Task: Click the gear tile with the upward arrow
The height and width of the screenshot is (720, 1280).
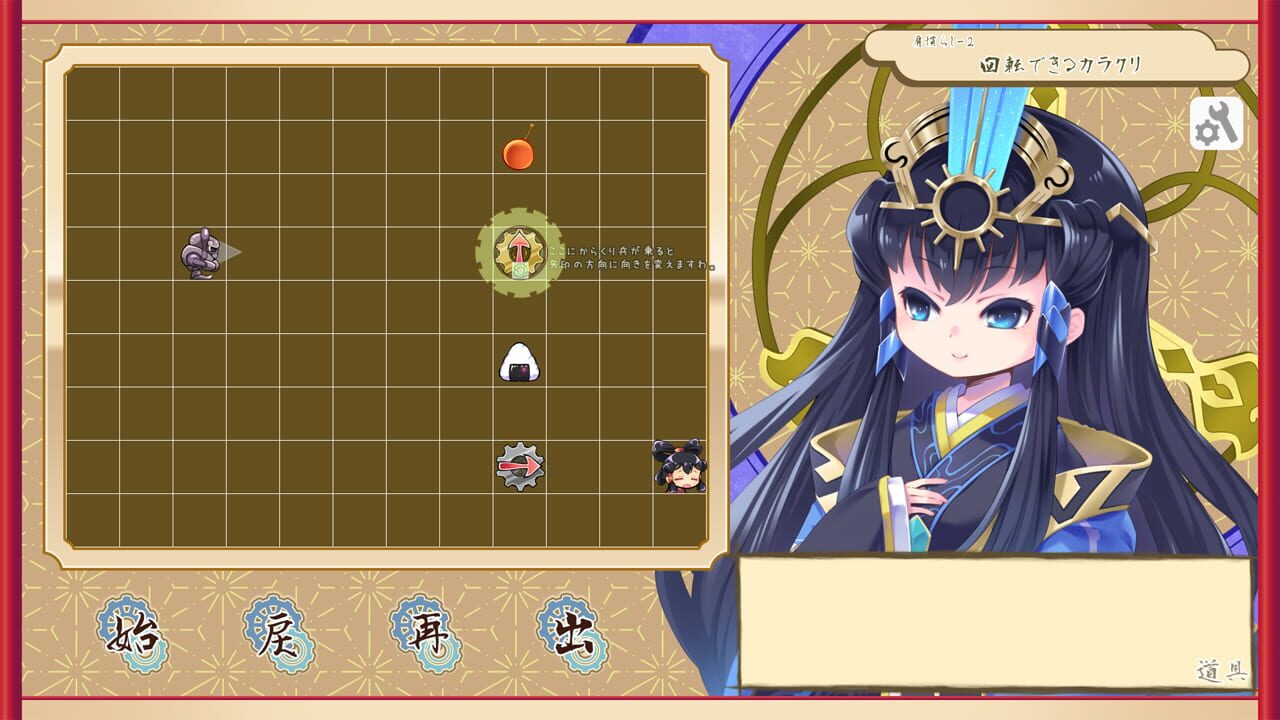Action: [517, 250]
